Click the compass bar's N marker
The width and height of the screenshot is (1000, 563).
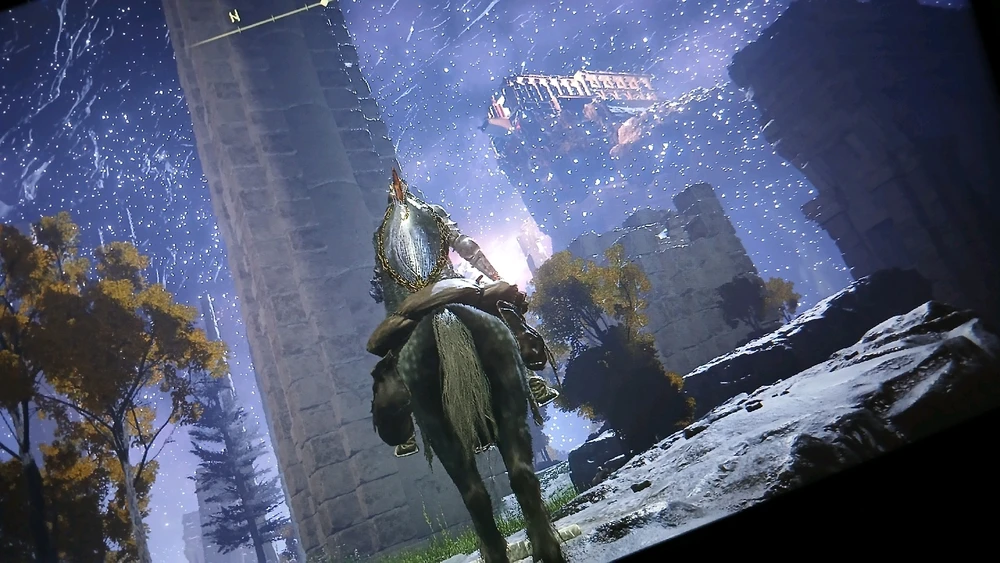[234, 16]
